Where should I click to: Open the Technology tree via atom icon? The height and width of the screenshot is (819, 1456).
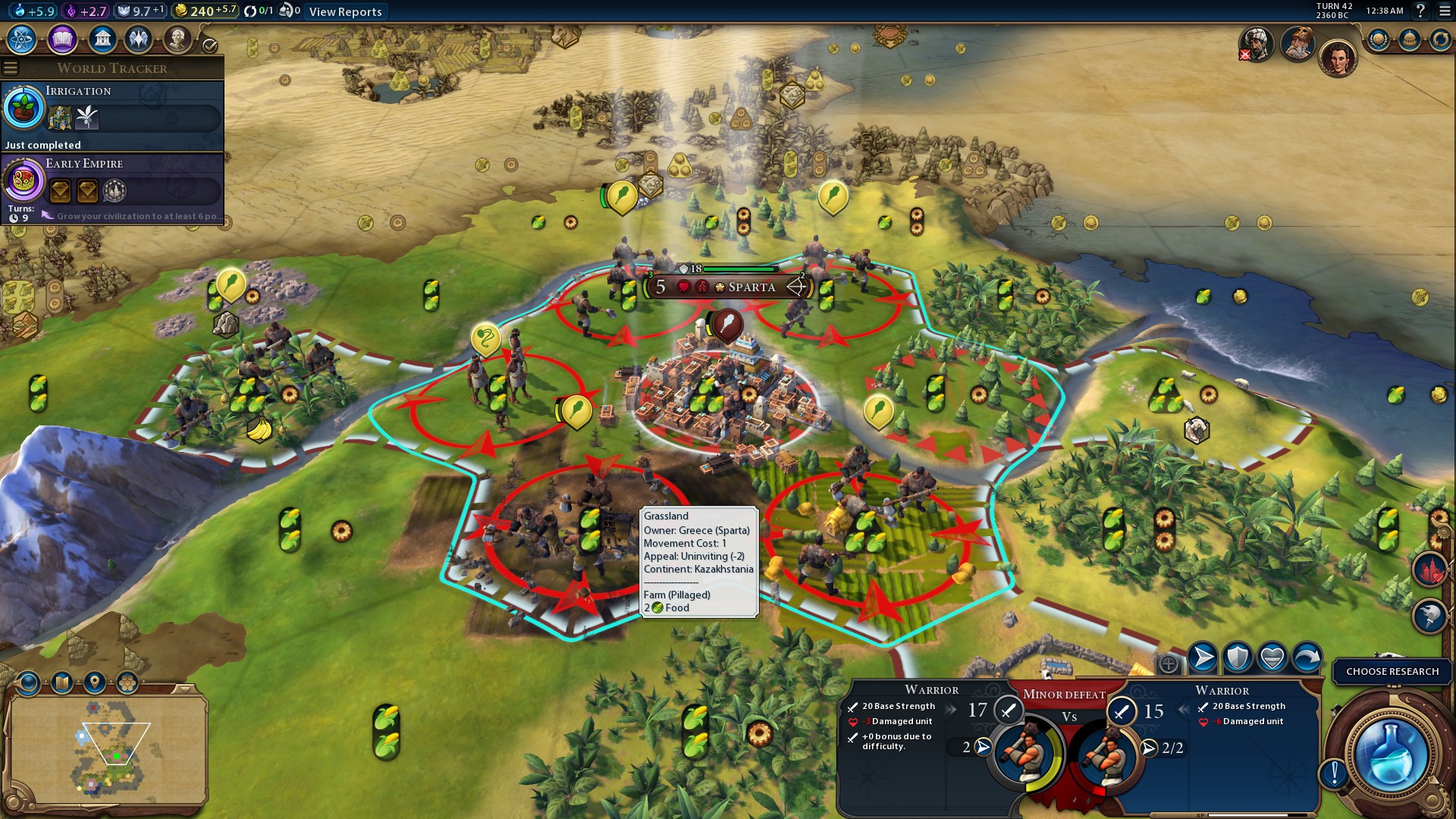point(21,39)
